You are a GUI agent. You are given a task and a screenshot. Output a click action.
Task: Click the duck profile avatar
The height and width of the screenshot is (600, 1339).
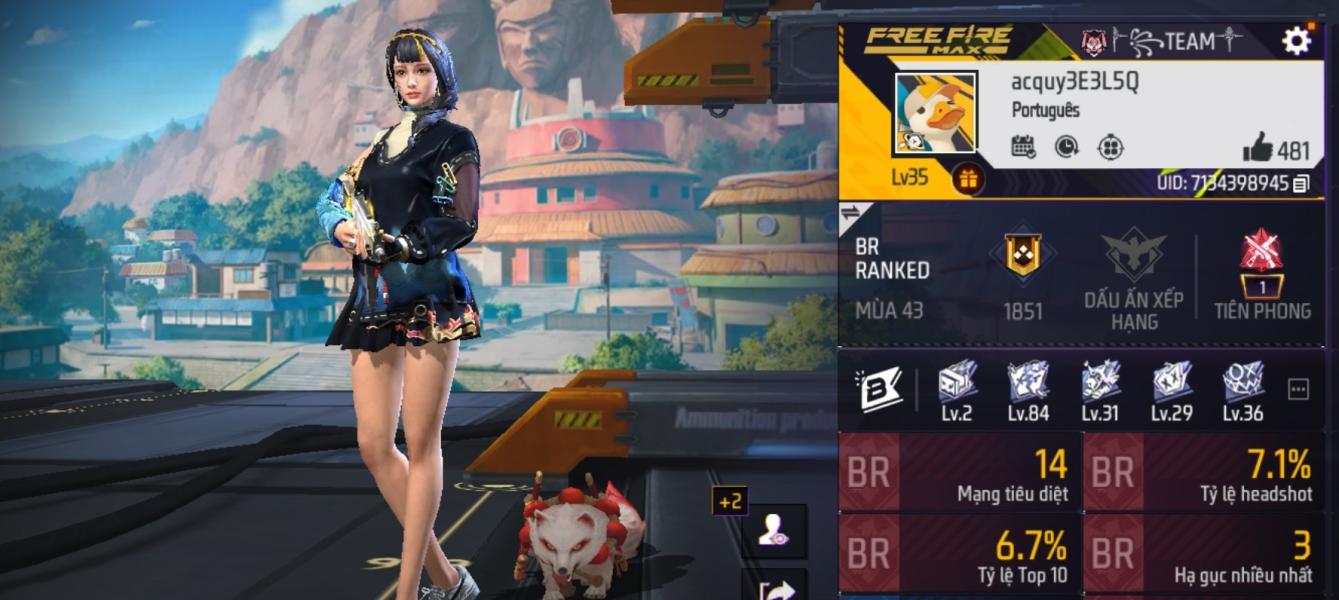[x=935, y=113]
